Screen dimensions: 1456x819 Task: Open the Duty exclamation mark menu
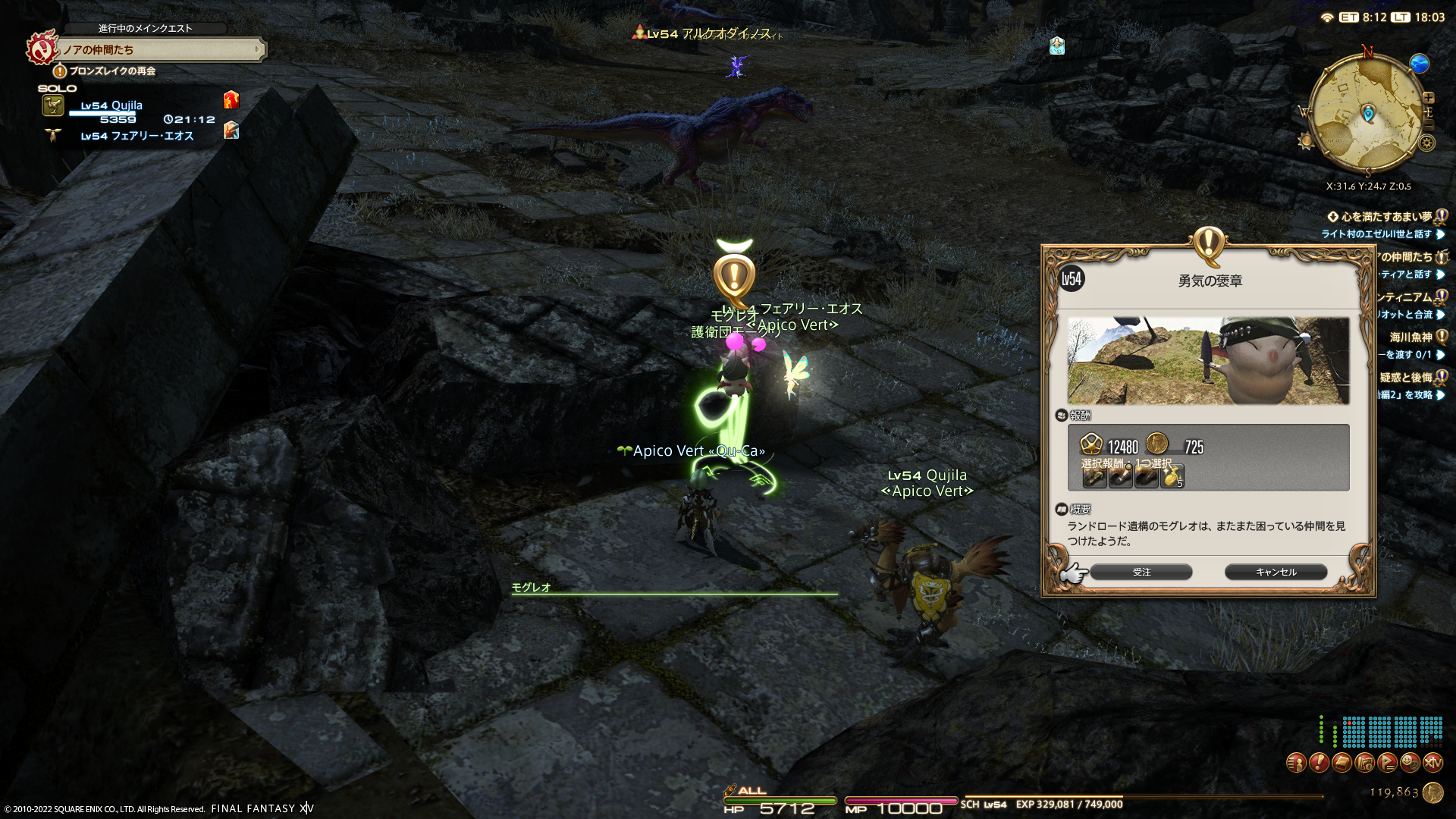click(1319, 762)
